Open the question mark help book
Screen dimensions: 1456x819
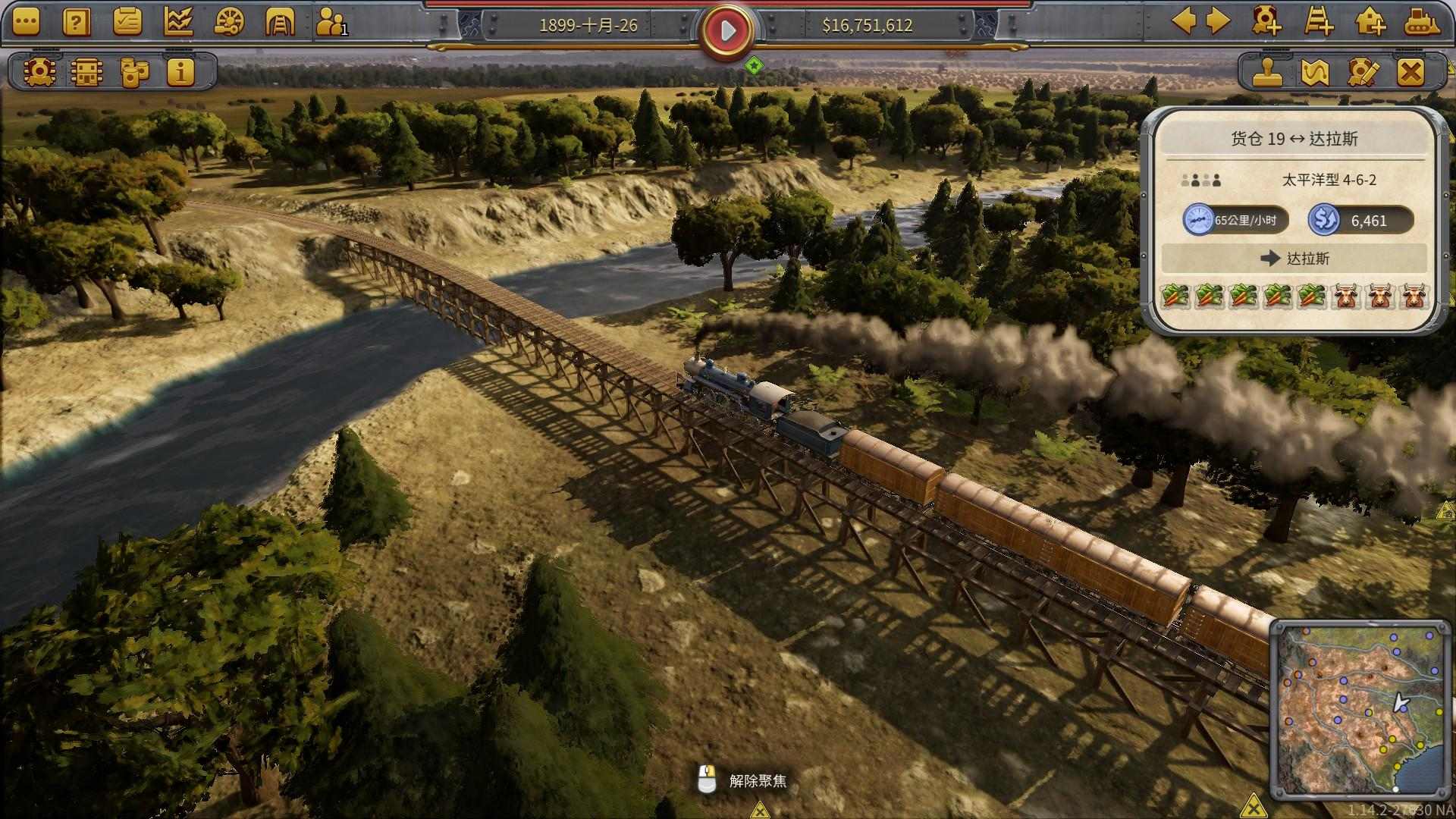(76, 23)
